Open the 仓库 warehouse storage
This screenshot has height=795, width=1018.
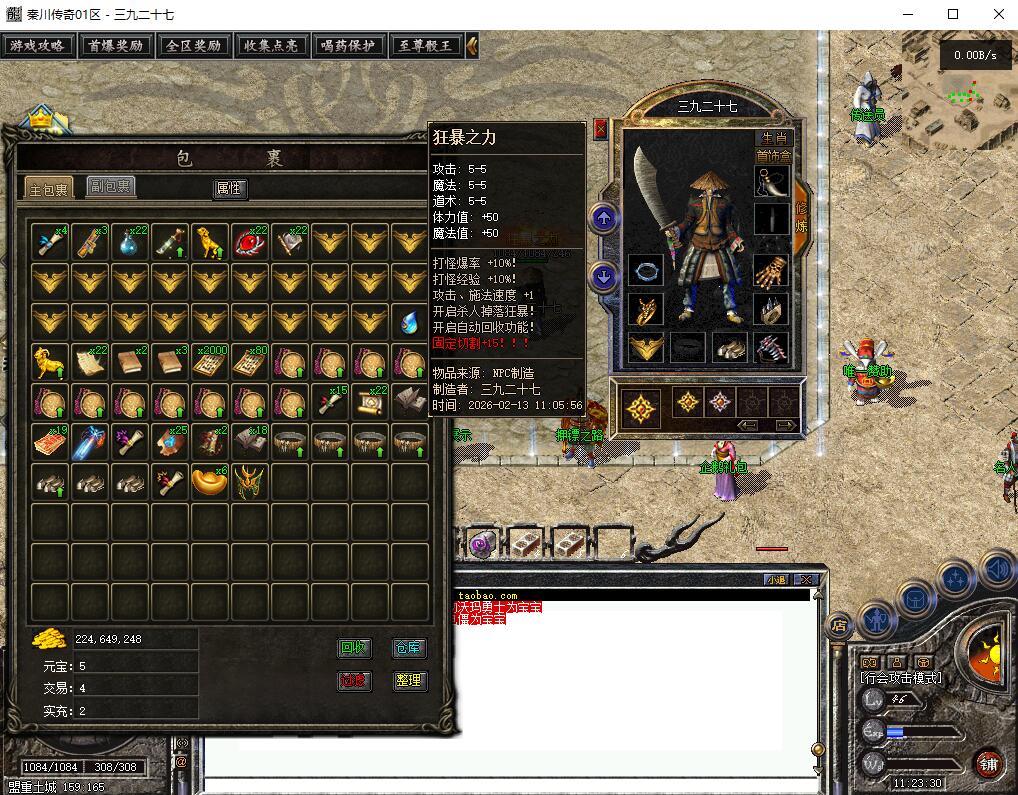click(x=409, y=648)
